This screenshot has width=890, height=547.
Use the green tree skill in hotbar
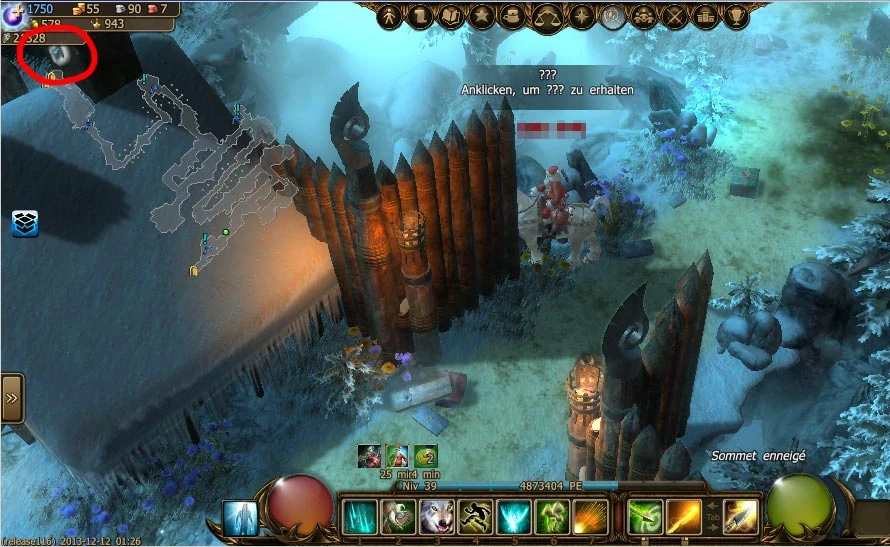553,517
